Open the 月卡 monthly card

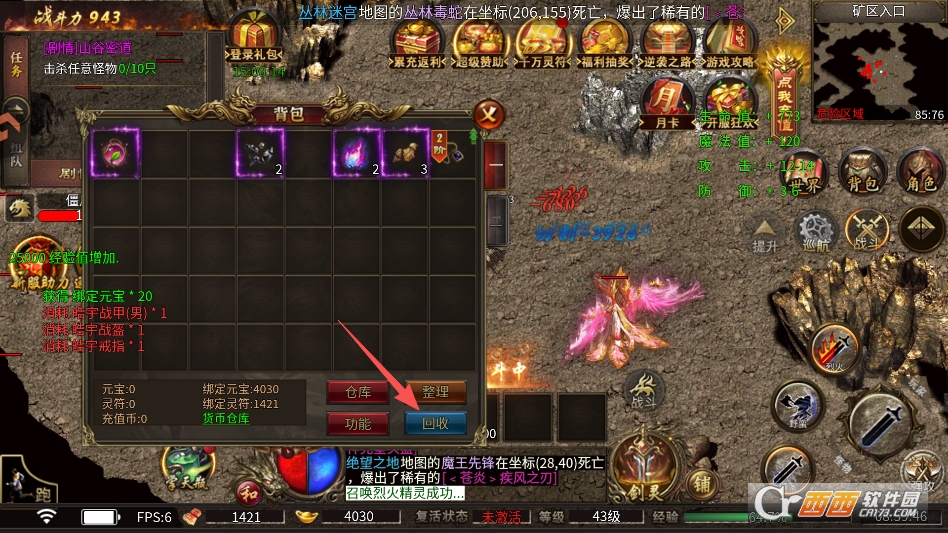670,104
